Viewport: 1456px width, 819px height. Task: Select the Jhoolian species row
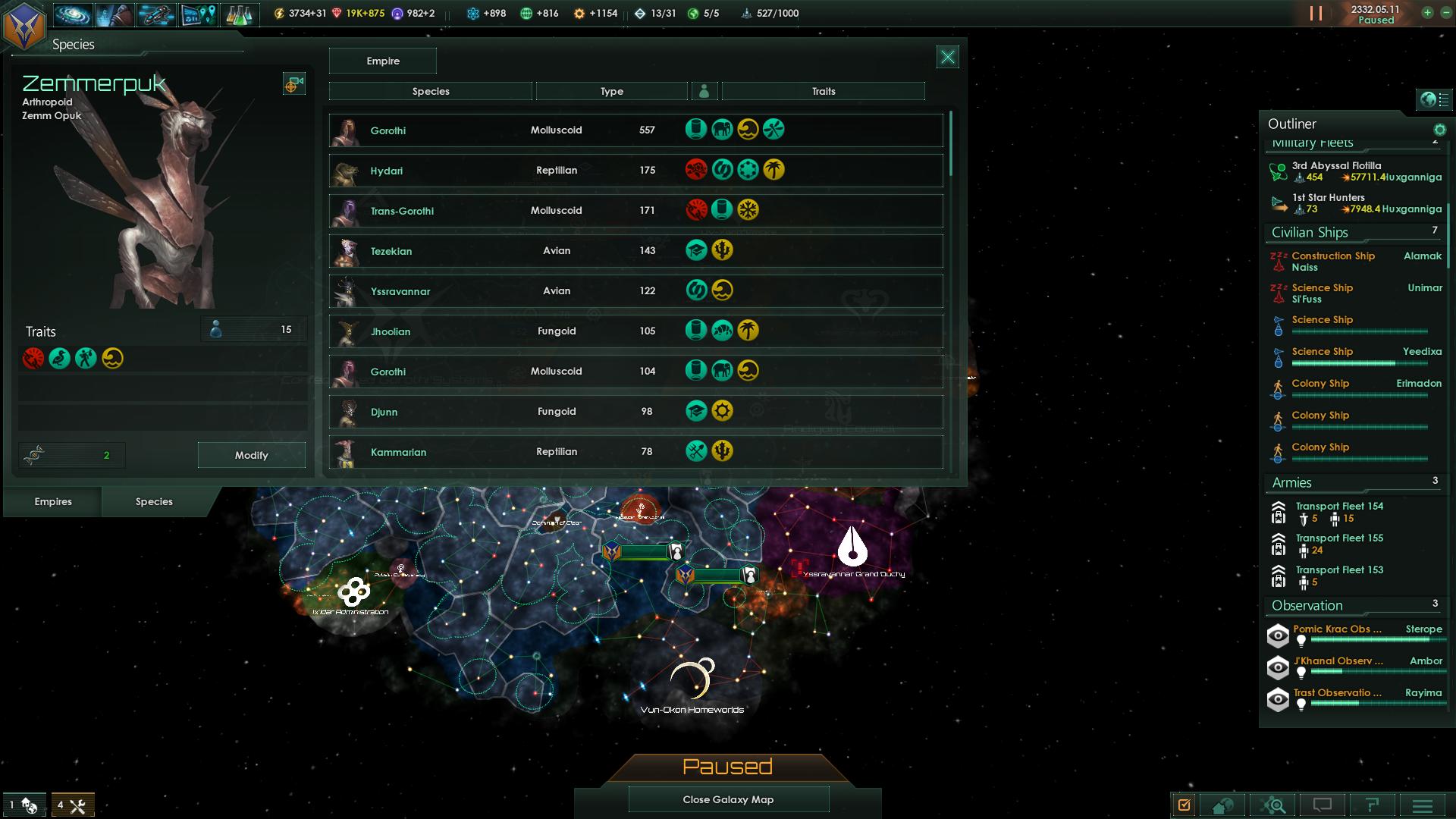coord(635,331)
